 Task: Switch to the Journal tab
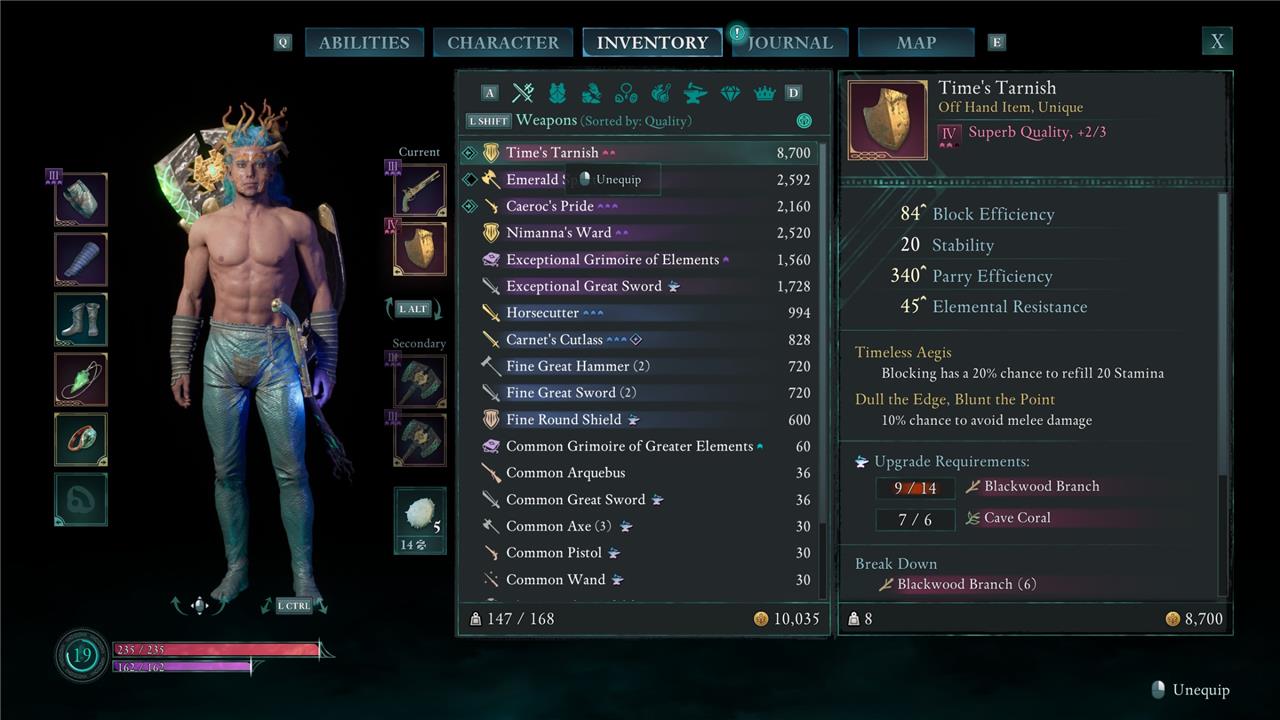(790, 43)
